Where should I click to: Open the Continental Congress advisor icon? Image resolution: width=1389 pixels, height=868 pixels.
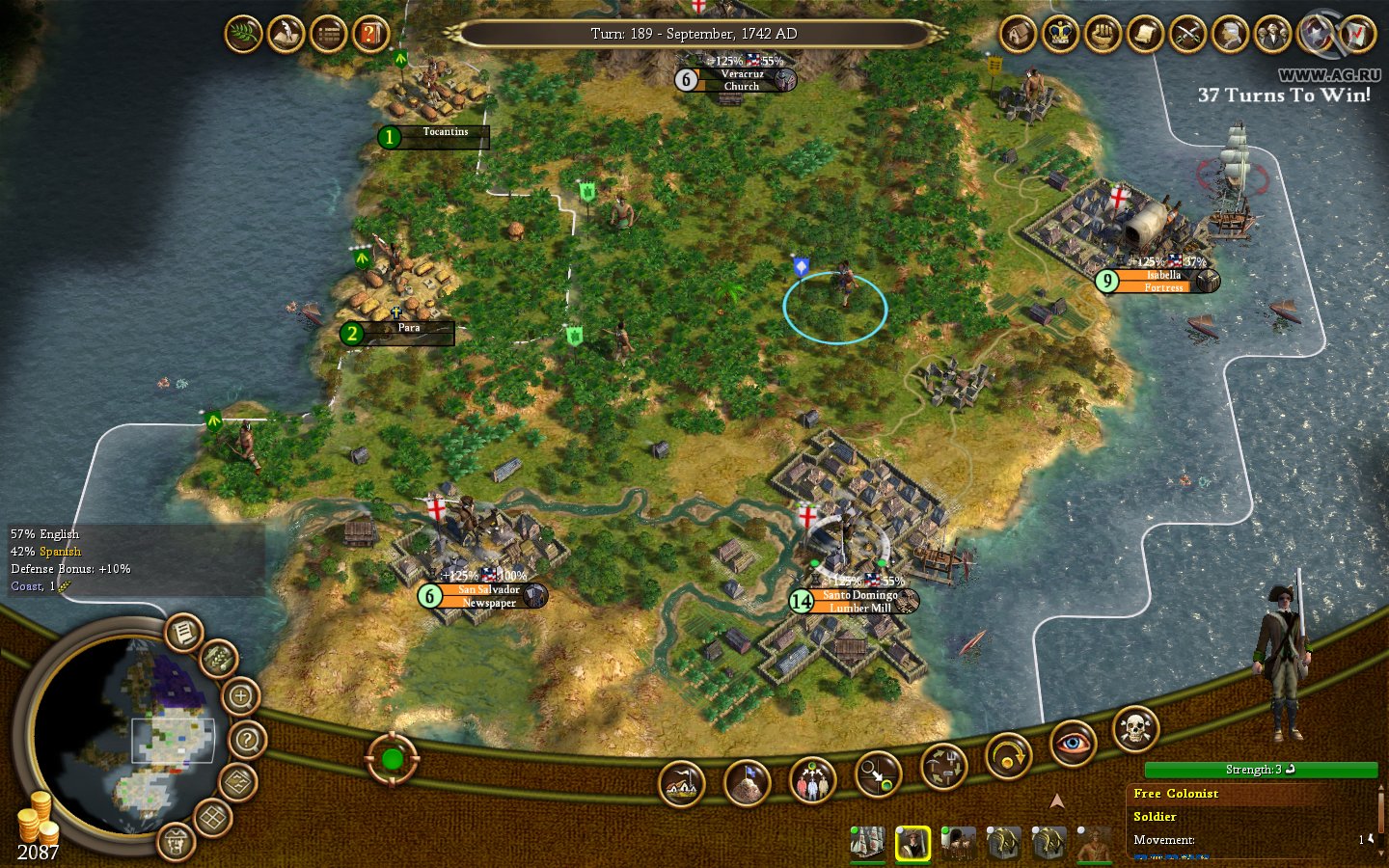1268,35
